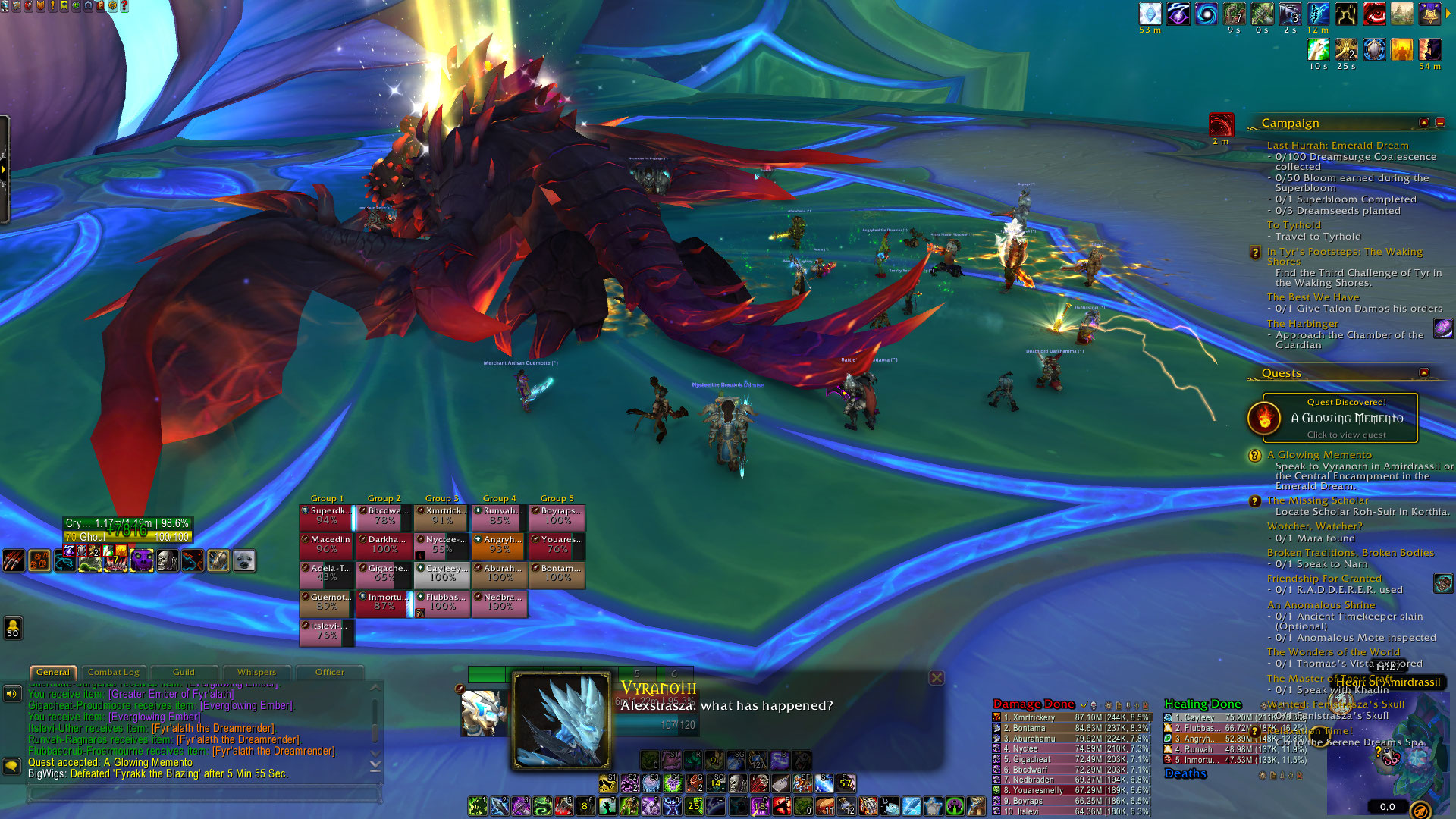Collapse the Quests tracker section
Viewport: 1456px width, 819px height.
tap(1423, 373)
